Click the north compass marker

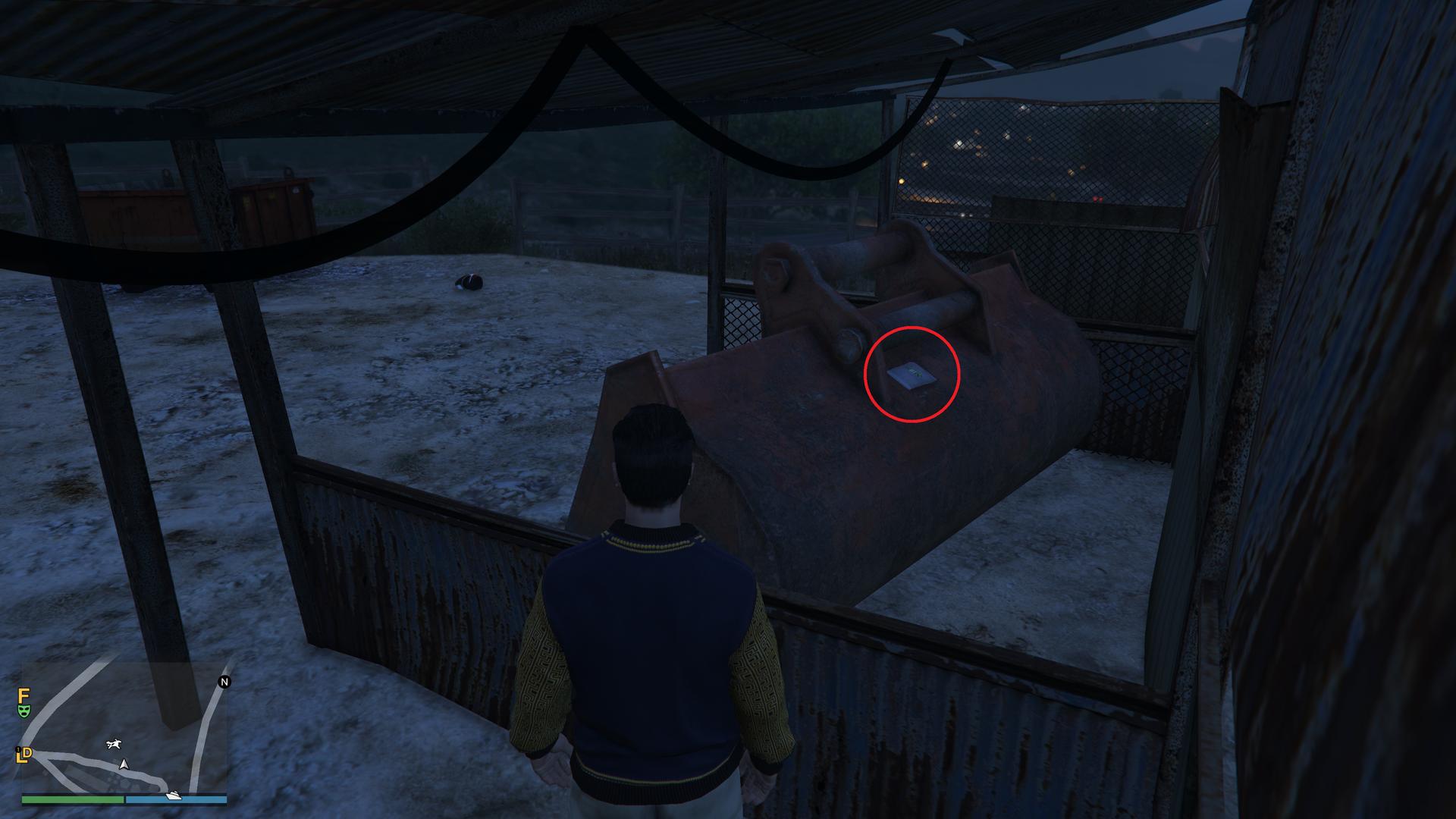(x=224, y=682)
